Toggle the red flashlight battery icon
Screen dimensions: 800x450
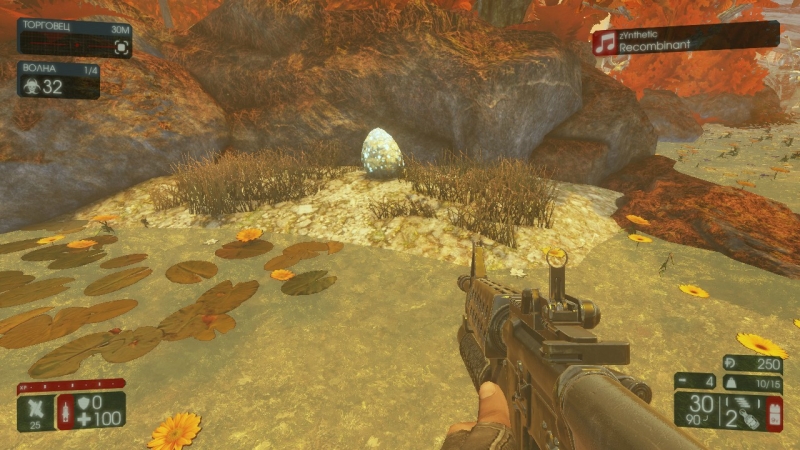pyautogui.click(x=774, y=412)
